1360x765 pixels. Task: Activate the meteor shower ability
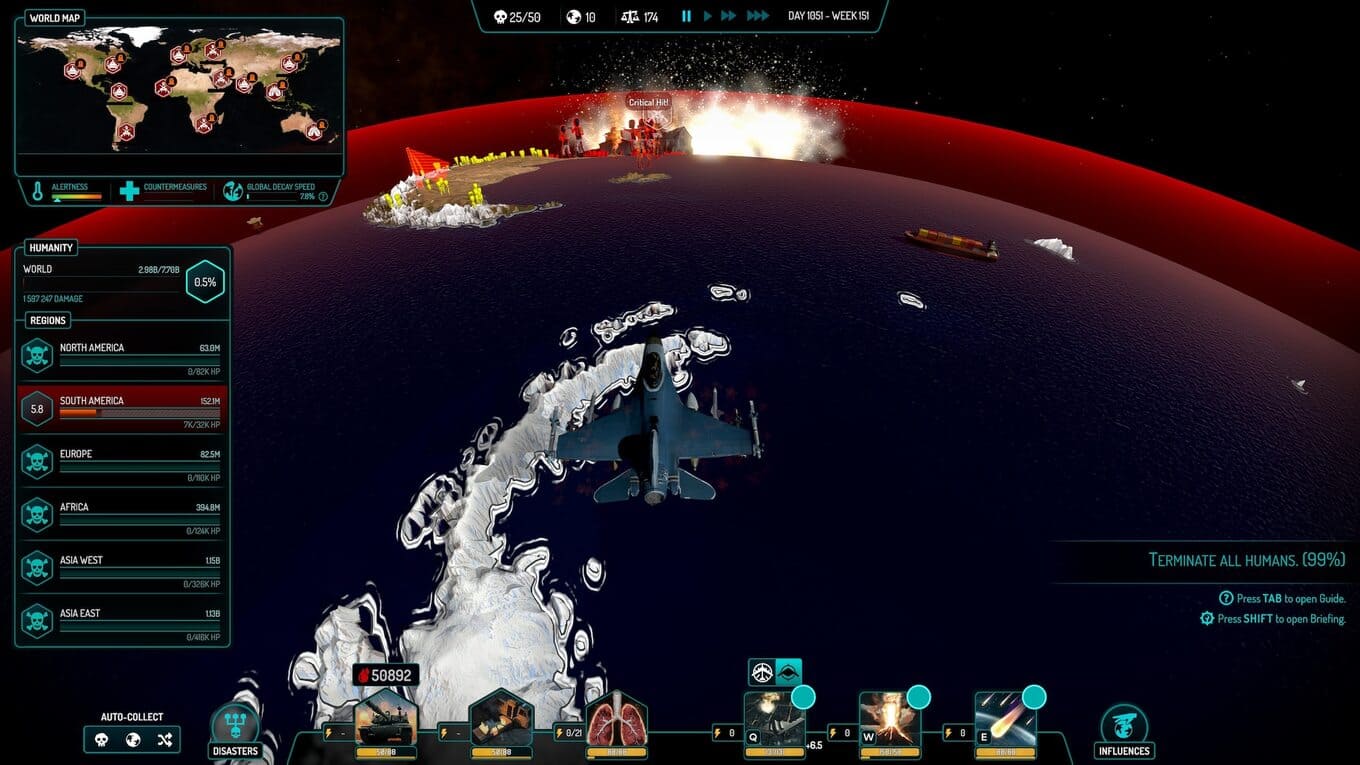[x=1005, y=722]
